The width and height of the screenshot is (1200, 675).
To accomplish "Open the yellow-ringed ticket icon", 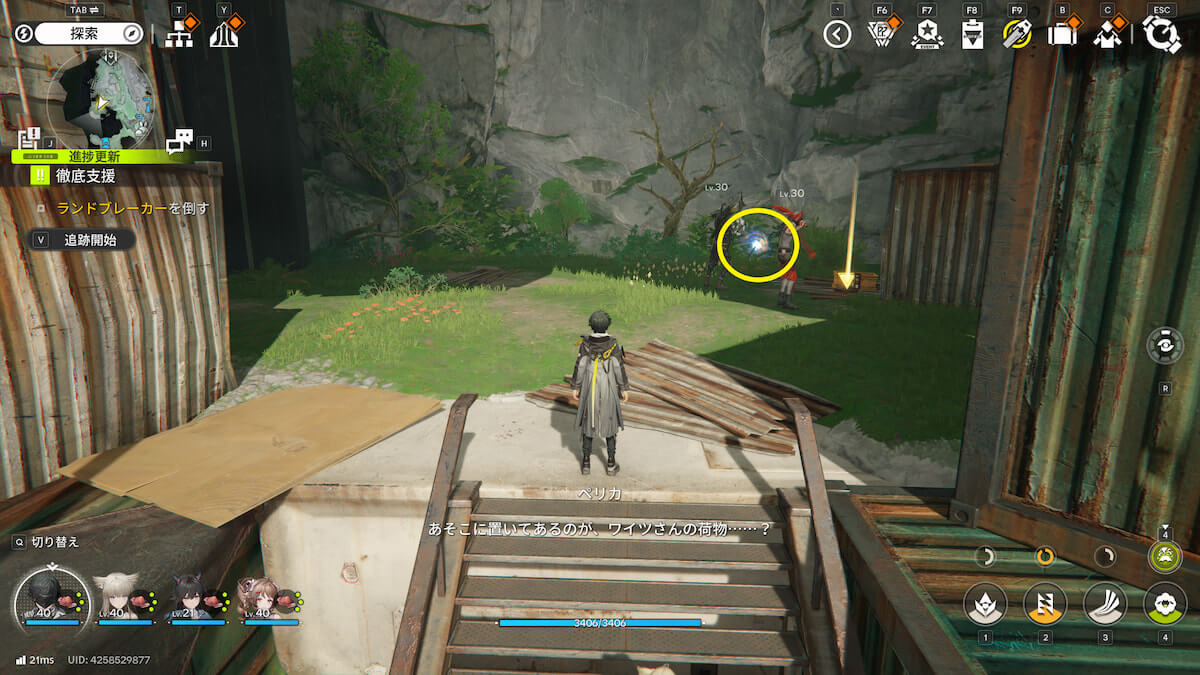I will (x=1017, y=35).
